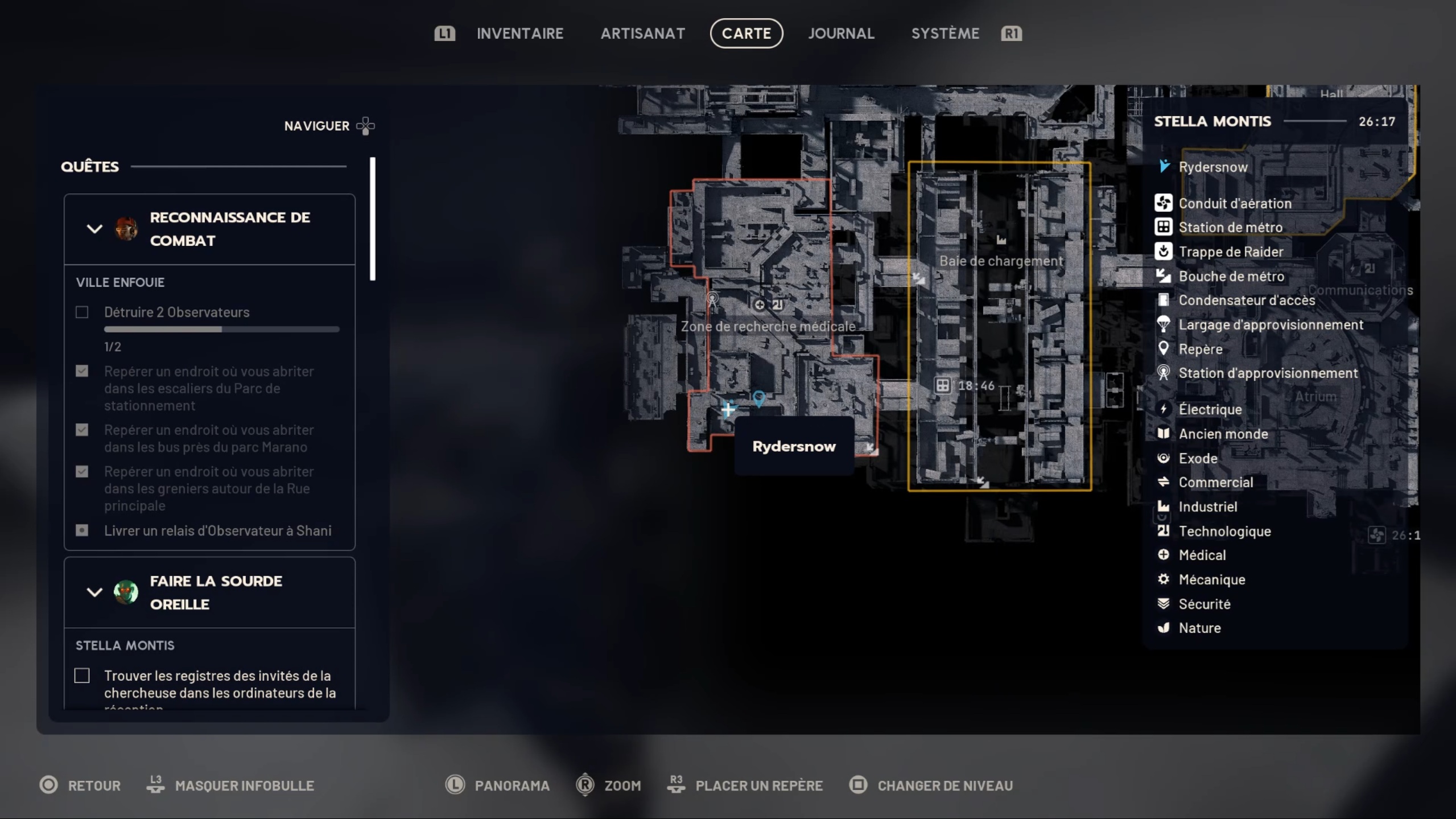Click the blue waypoint pin on the map
This screenshot has height=819, width=1456.
[x=758, y=397]
